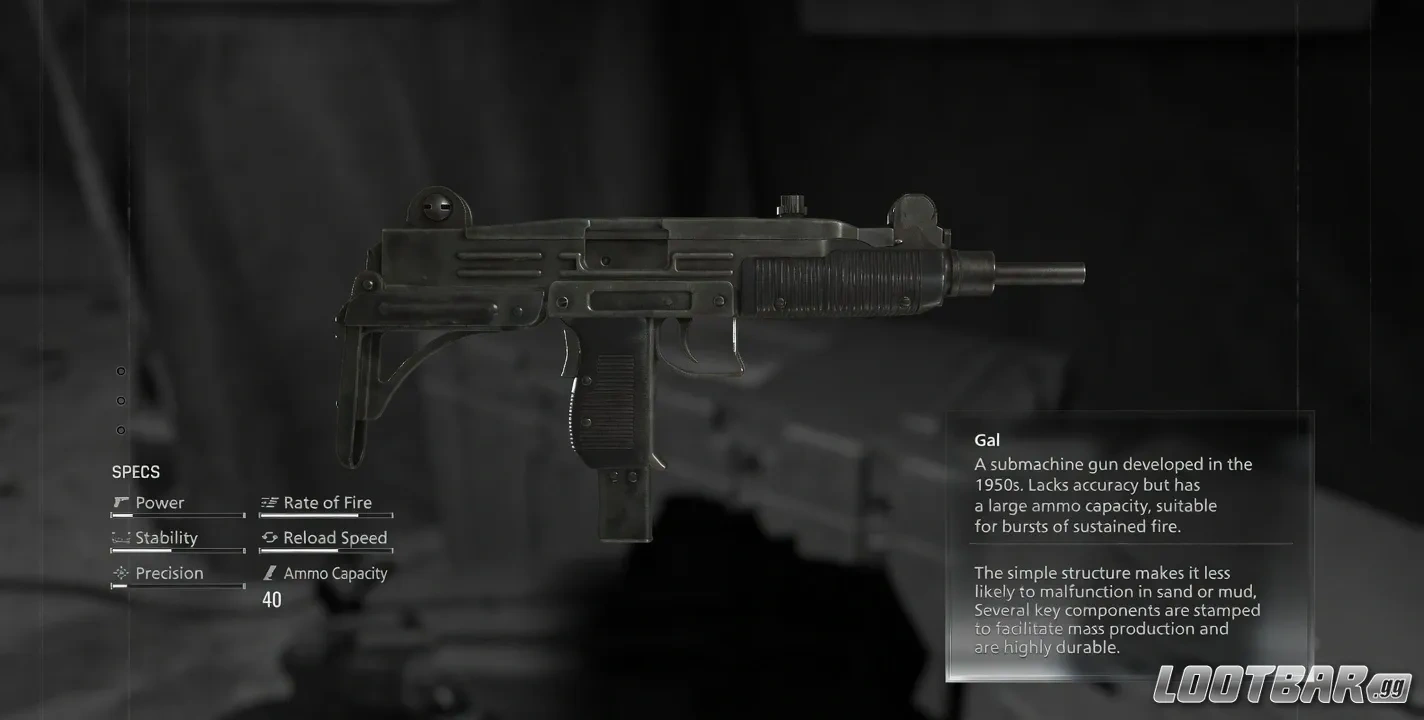
Task: Select the middle circular indicator dot
Action: pyautogui.click(x=120, y=400)
